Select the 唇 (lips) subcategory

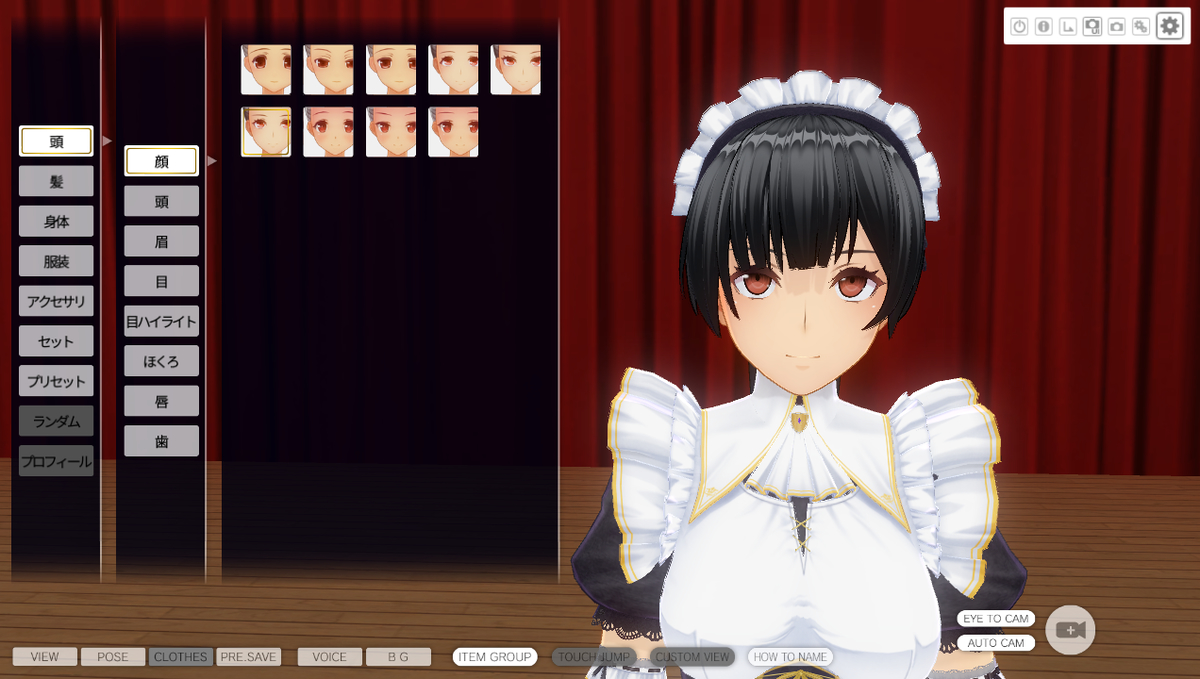pyautogui.click(x=161, y=401)
